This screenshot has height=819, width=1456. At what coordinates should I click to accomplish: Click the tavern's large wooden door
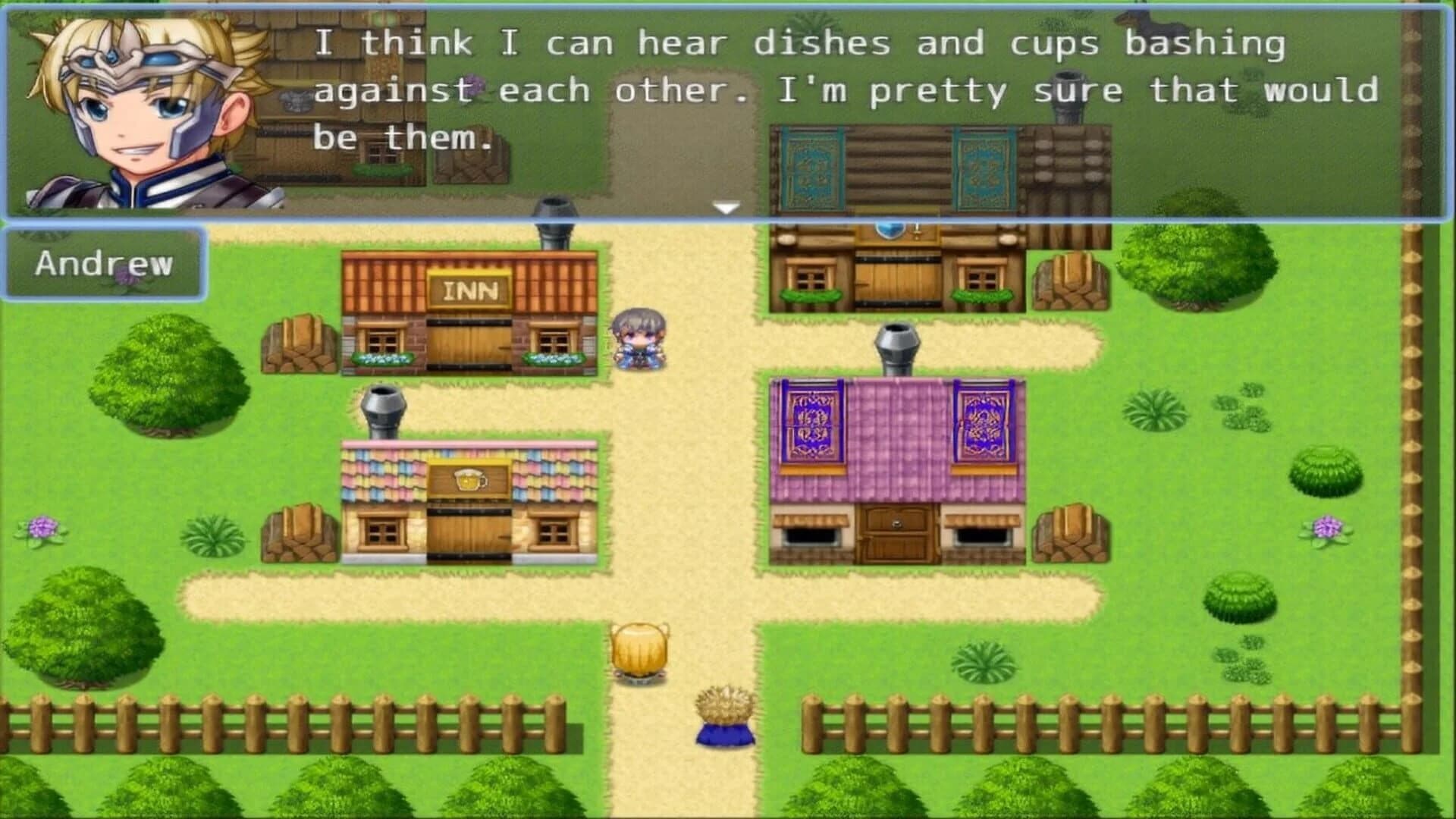click(468, 531)
